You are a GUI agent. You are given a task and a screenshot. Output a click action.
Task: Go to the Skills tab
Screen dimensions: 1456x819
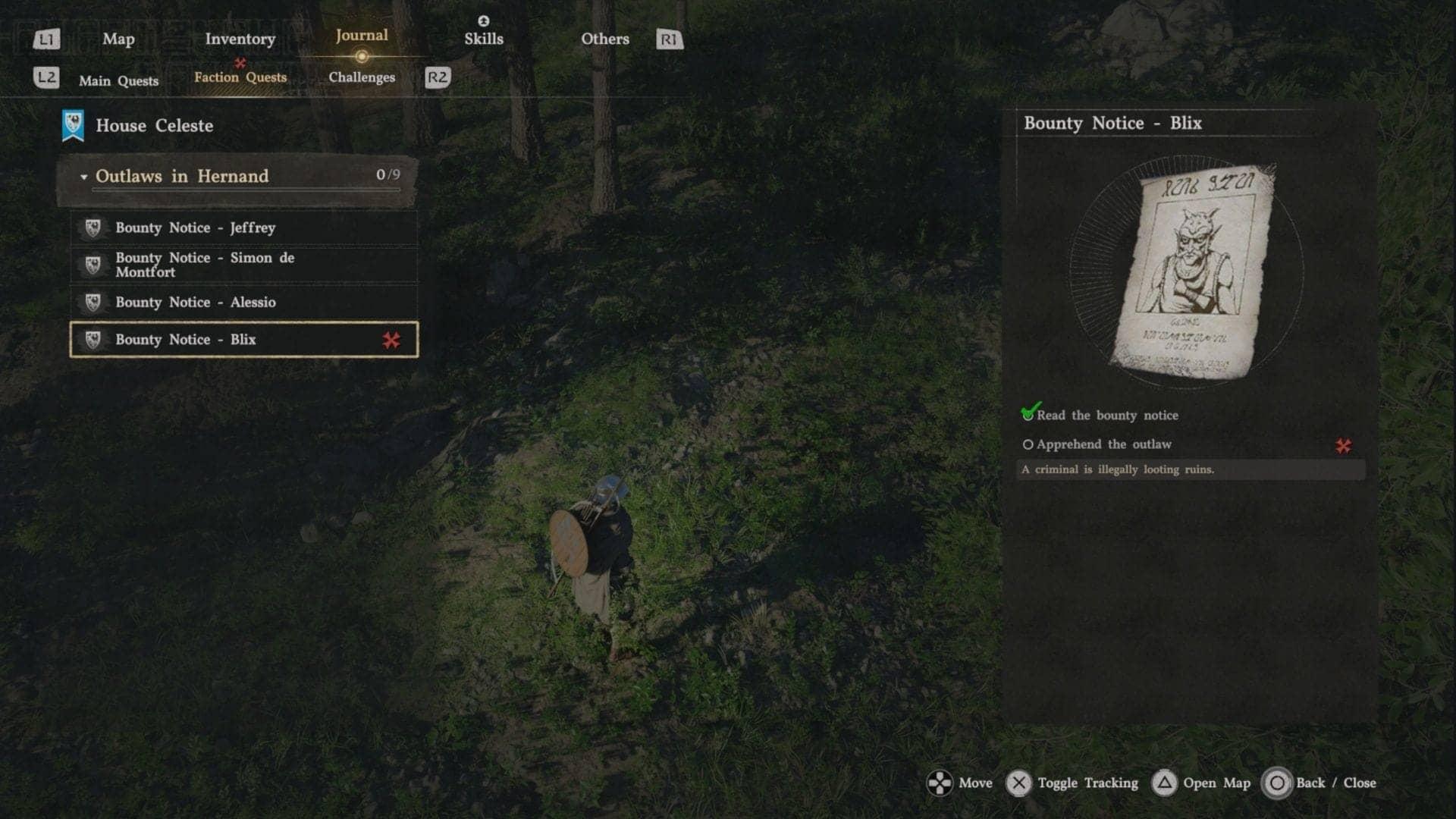(x=484, y=39)
